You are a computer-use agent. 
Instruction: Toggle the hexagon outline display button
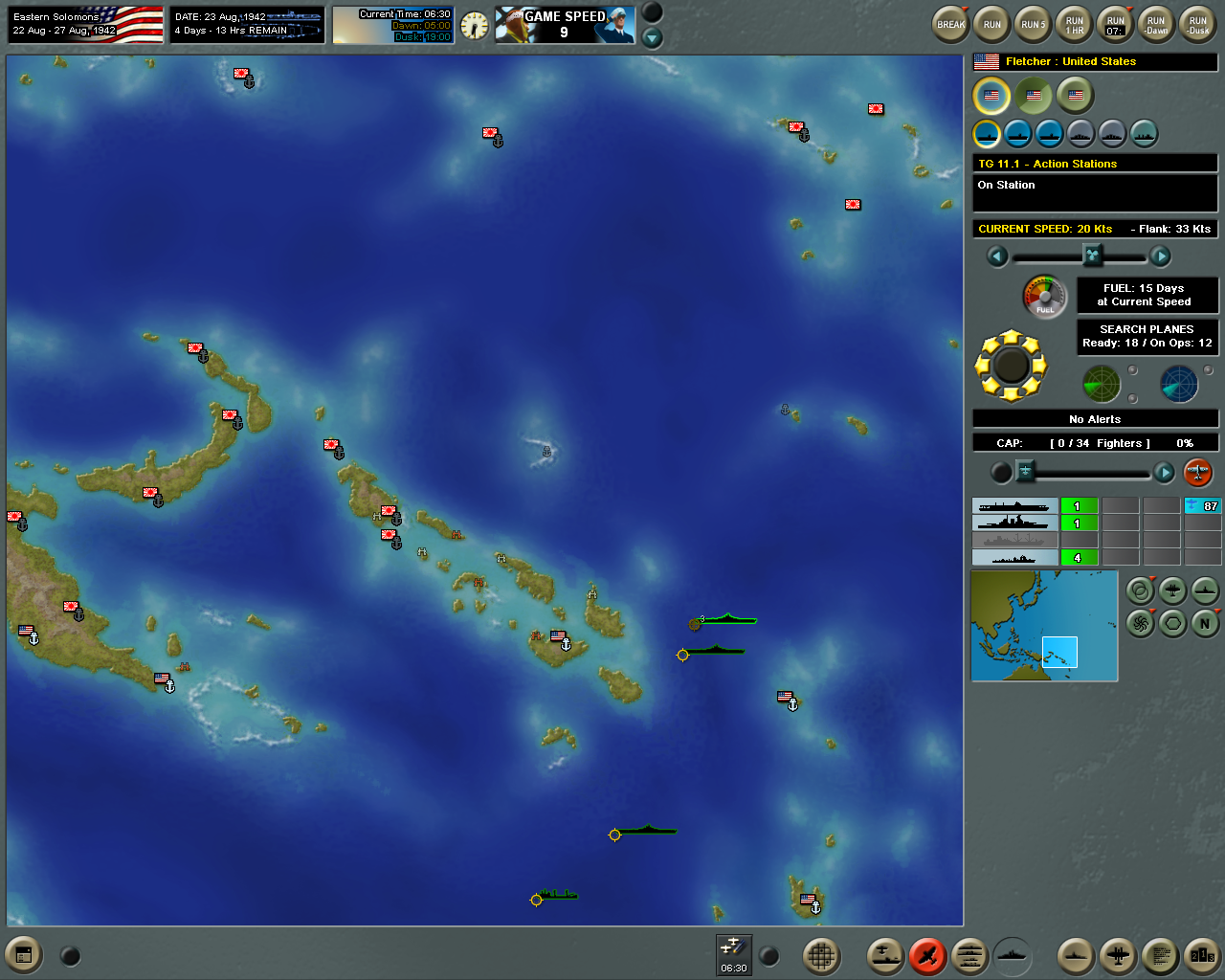[1171, 622]
